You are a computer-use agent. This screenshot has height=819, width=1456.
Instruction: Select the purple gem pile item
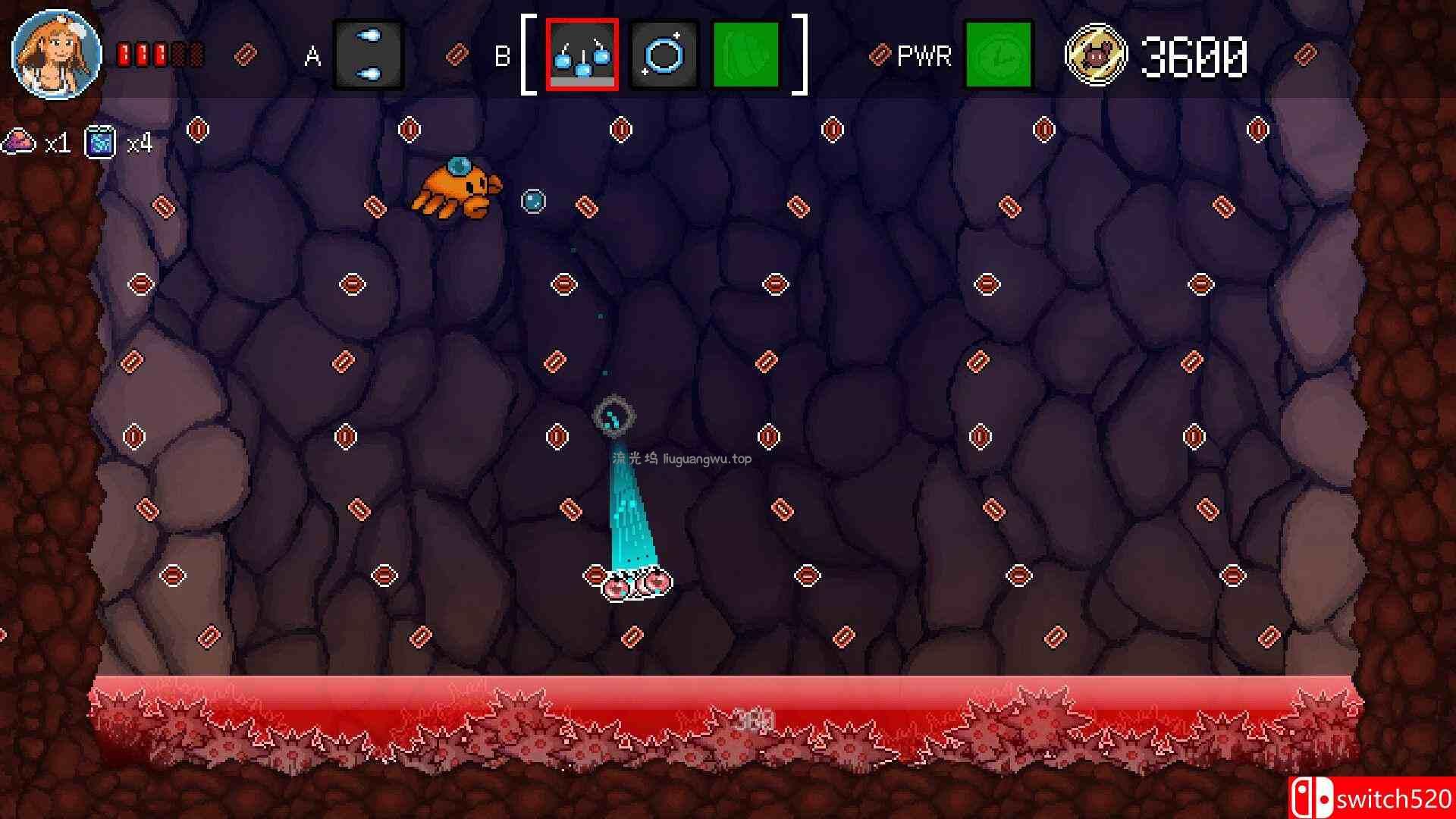(x=20, y=142)
